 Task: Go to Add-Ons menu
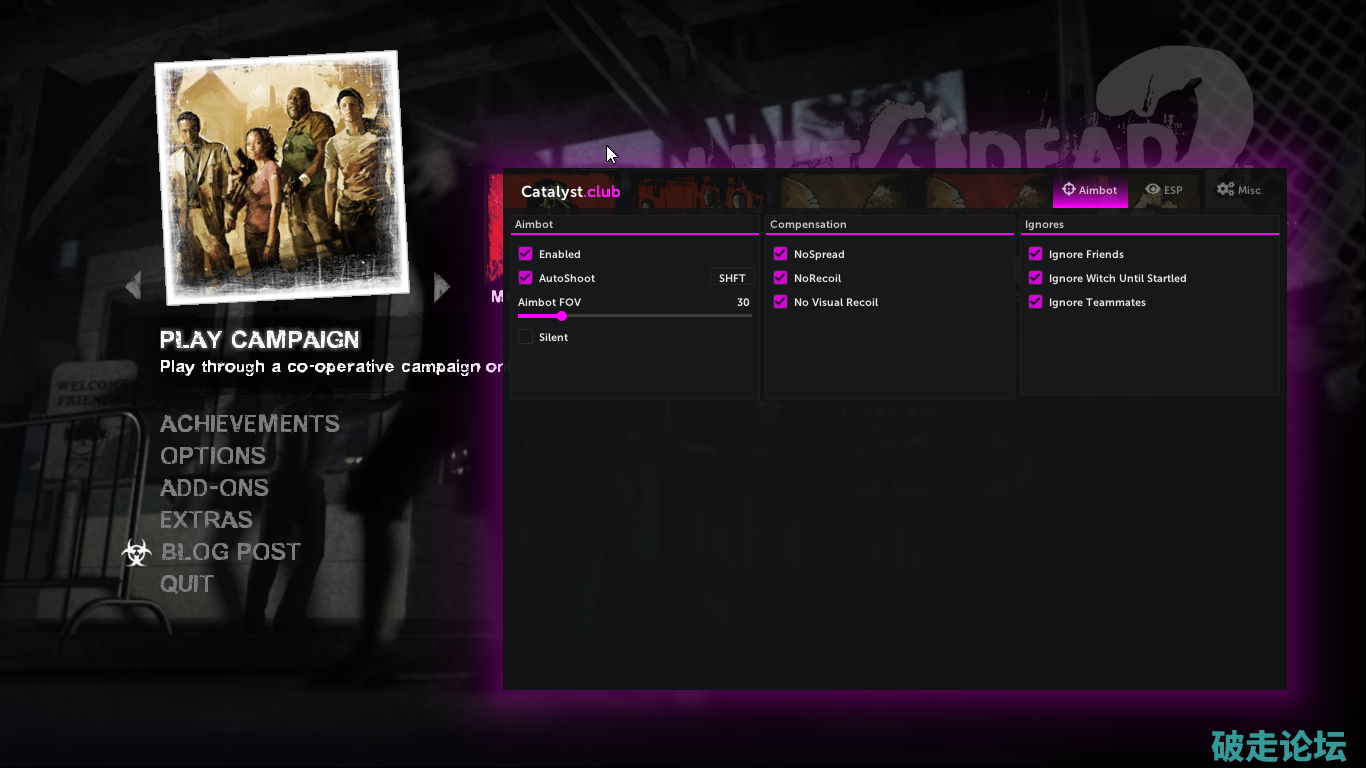point(214,488)
